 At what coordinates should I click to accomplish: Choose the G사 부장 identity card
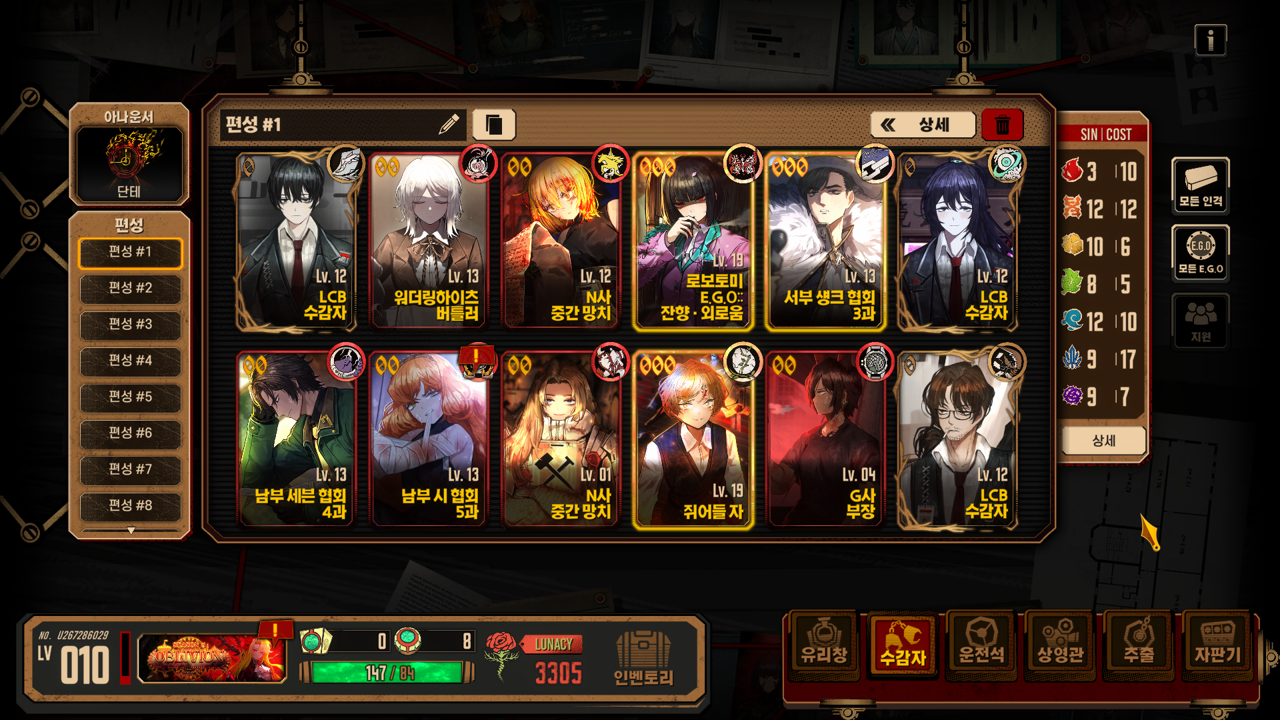pos(826,439)
